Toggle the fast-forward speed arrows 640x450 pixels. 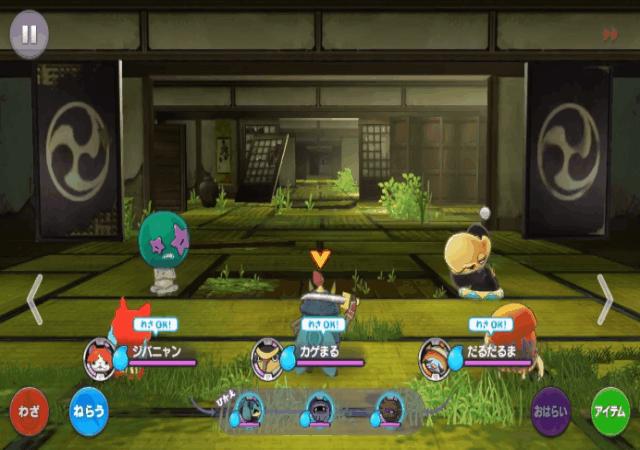pos(609,35)
